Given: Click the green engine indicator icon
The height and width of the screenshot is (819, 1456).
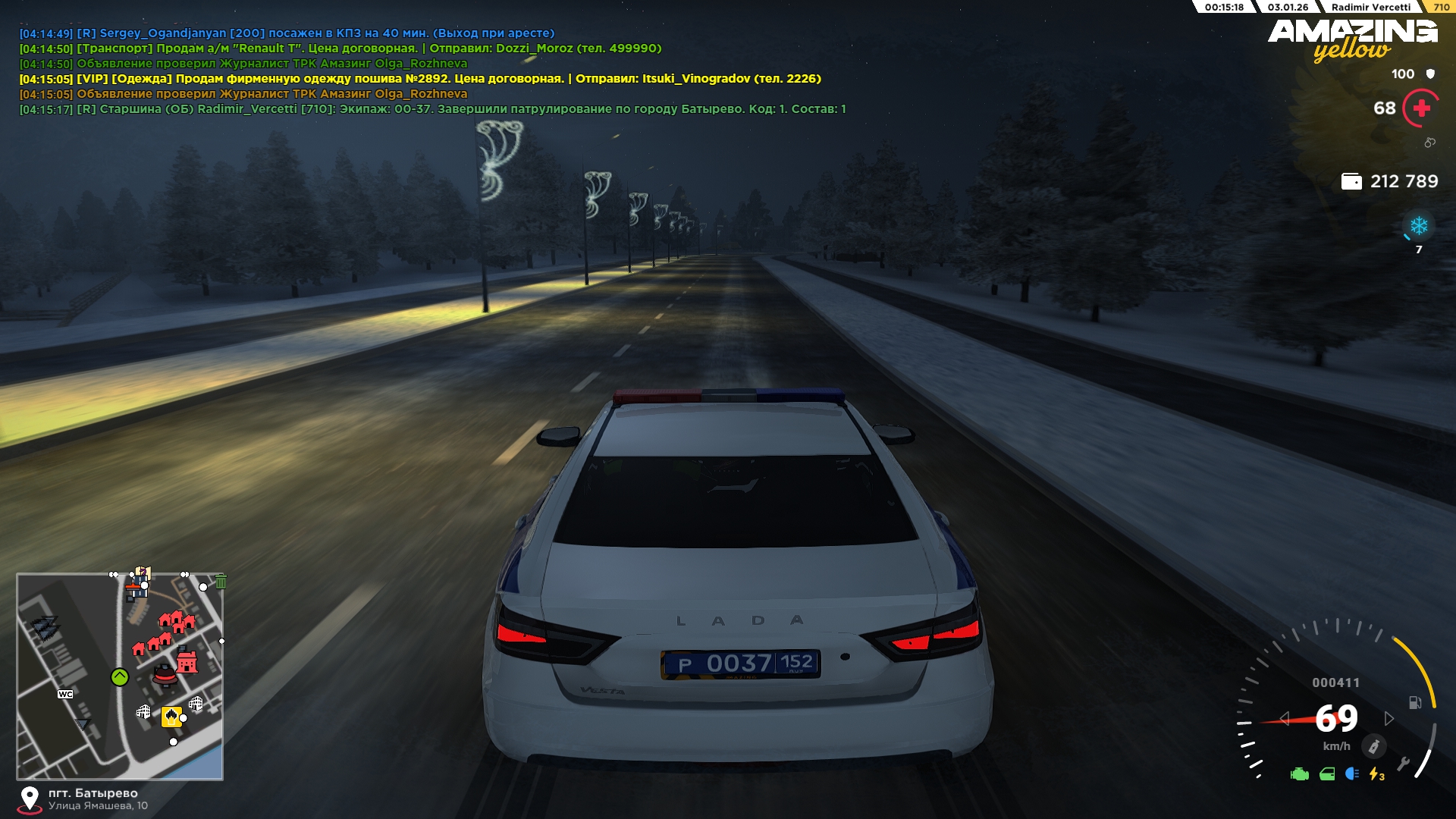Looking at the screenshot, I should (x=1299, y=774).
